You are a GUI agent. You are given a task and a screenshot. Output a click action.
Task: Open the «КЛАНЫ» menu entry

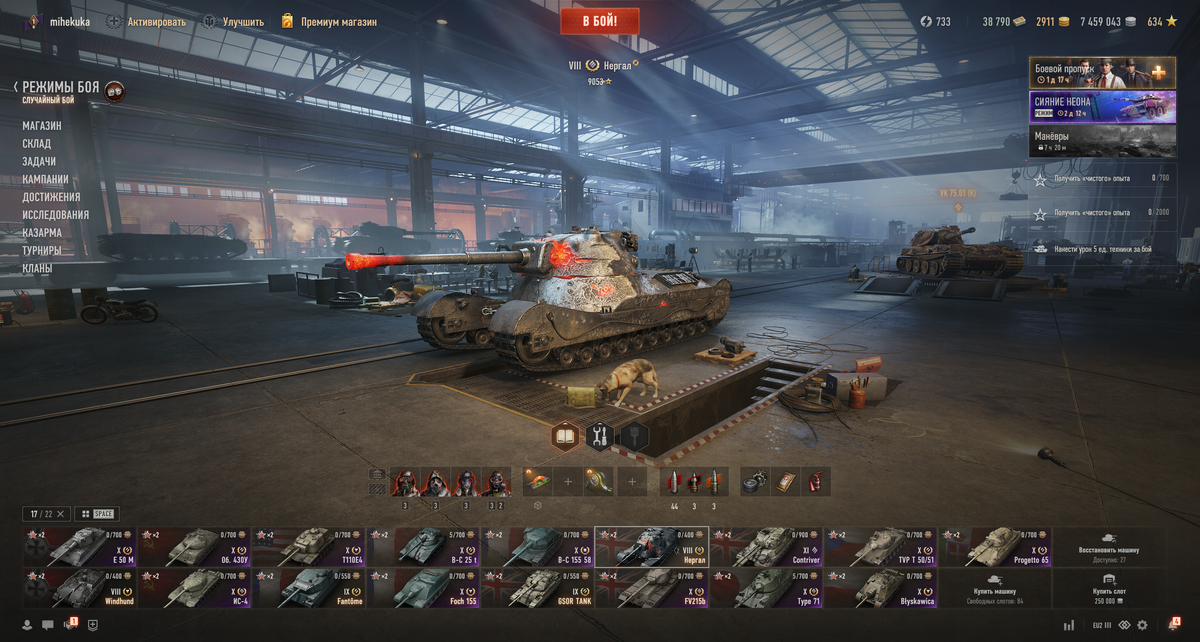tap(38, 269)
